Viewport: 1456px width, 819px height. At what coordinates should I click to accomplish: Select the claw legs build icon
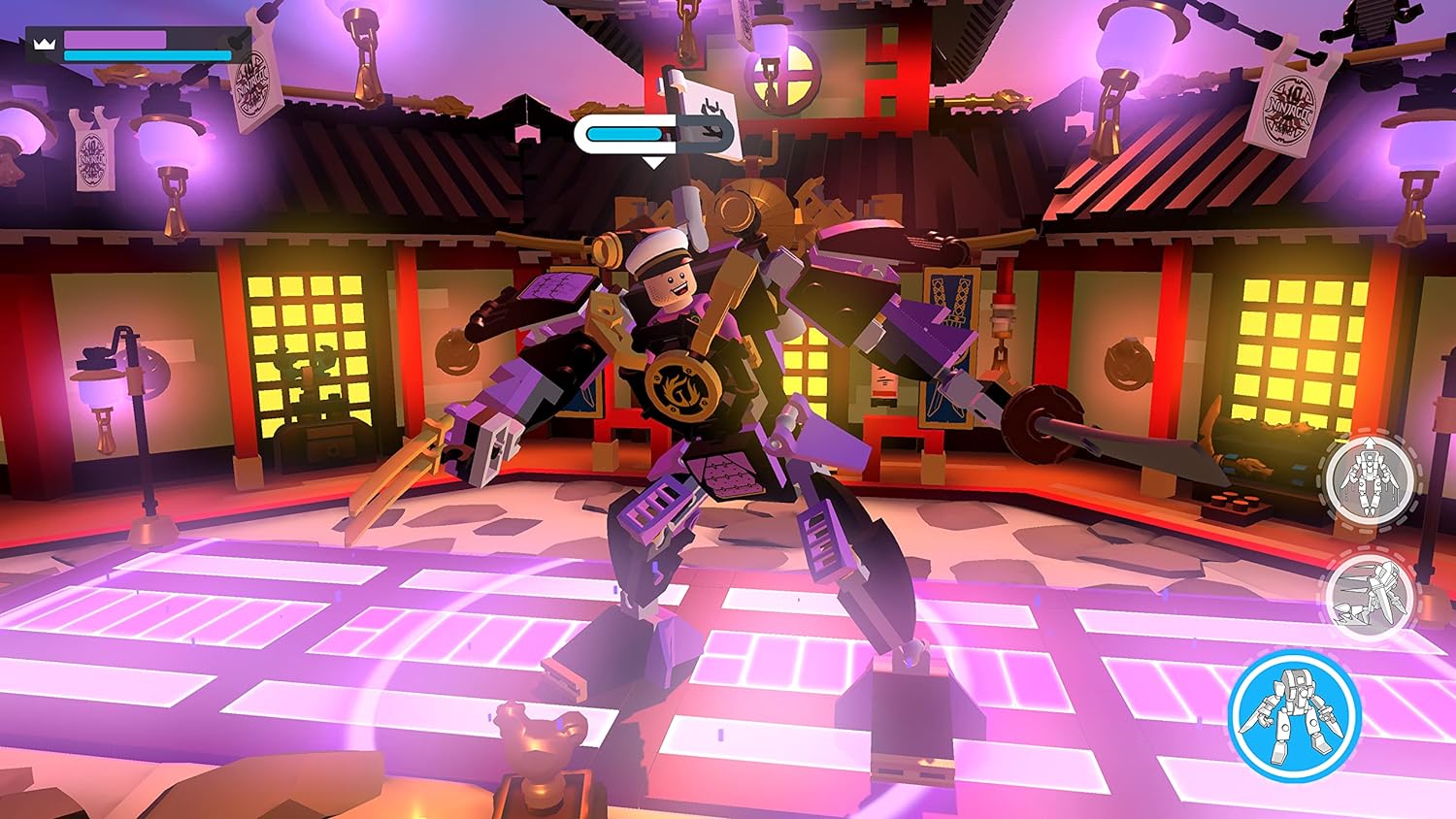[x=1371, y=595]
